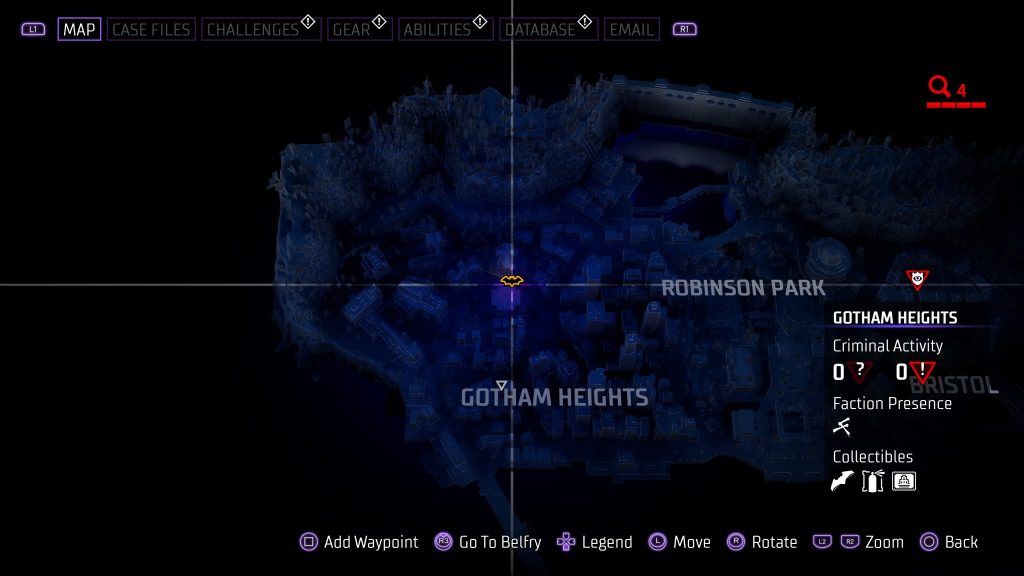Viewport: 1024px width, 576px height.
Task: Click the red magnifying glass clue counter
Action: coord(939,87)
